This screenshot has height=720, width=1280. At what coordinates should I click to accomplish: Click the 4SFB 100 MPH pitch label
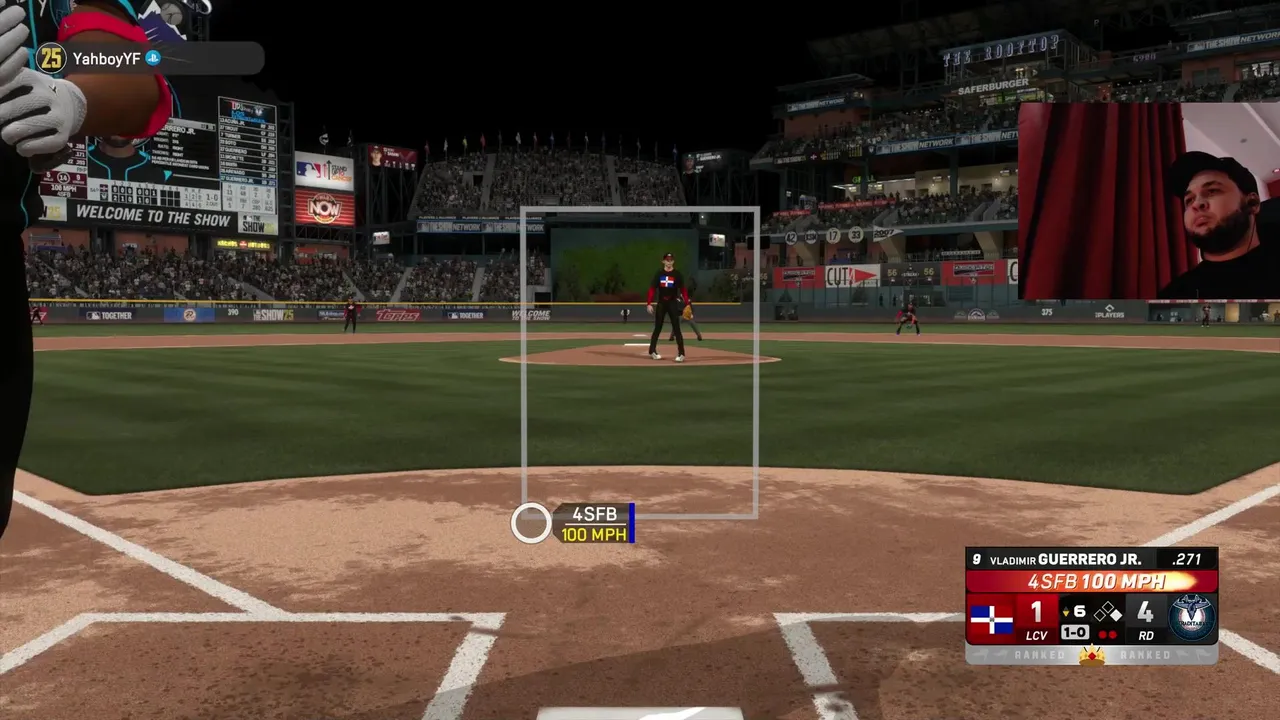pyautogui.click(x=594, y=524)
